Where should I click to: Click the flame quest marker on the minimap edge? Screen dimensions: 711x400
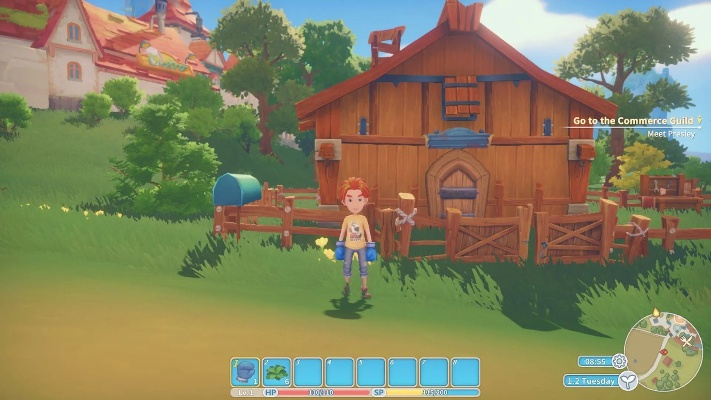click(x=655, y=313)
